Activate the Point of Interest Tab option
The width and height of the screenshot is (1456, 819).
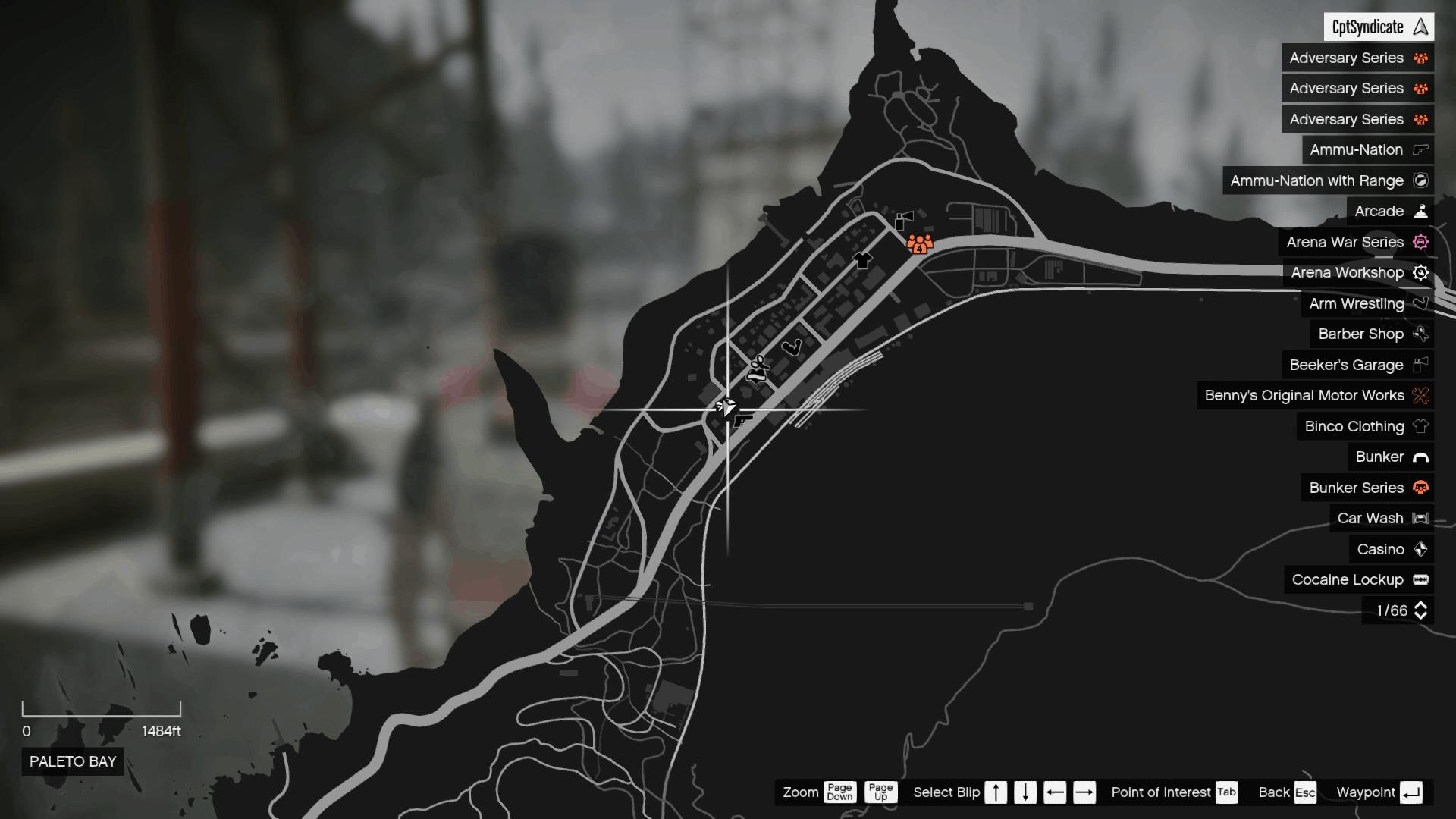[x=1226, y=792]
